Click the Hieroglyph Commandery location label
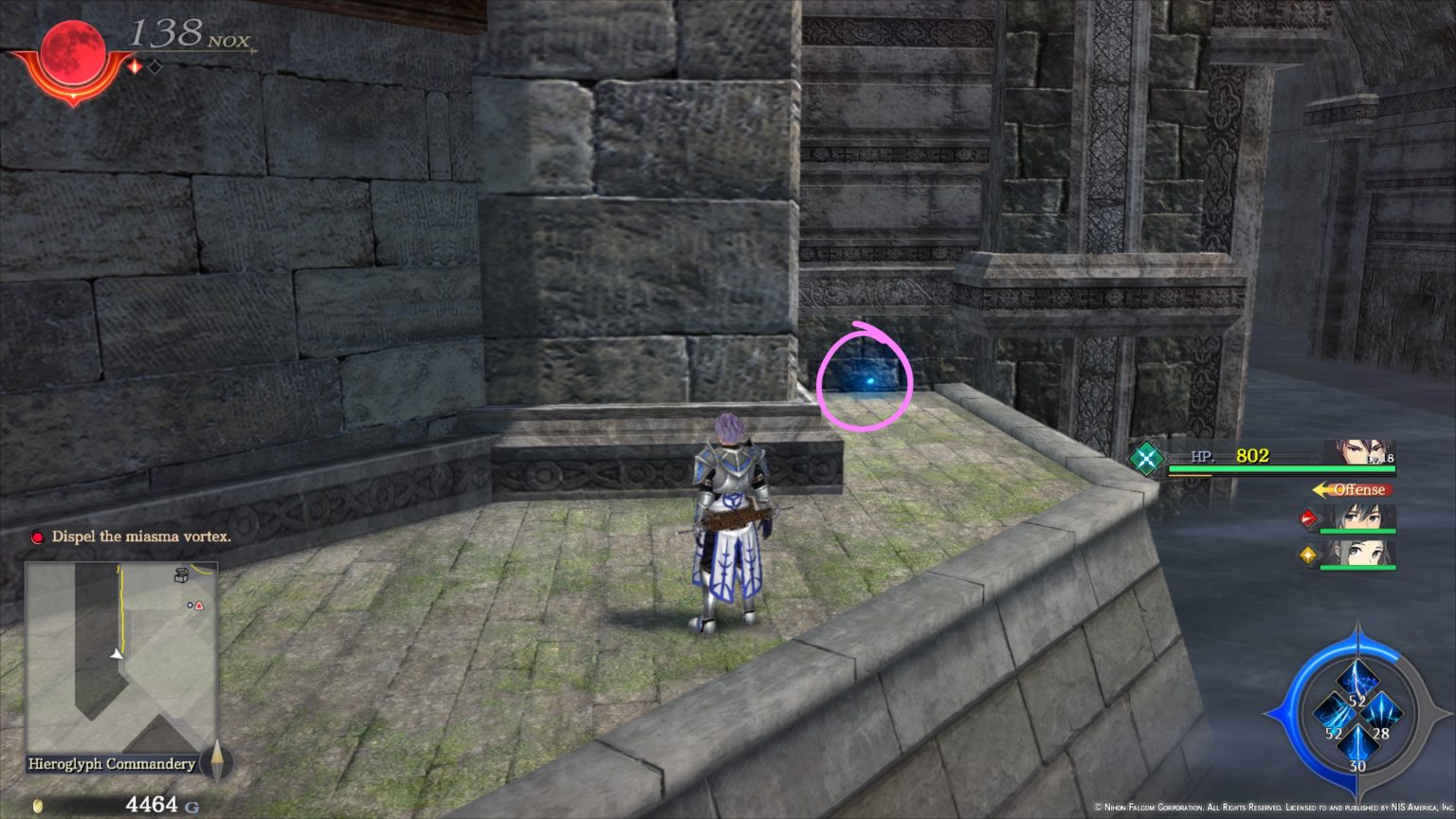The height and width of the screenshot is (819, 1456). pyautogui.click(x=110, y=764)
